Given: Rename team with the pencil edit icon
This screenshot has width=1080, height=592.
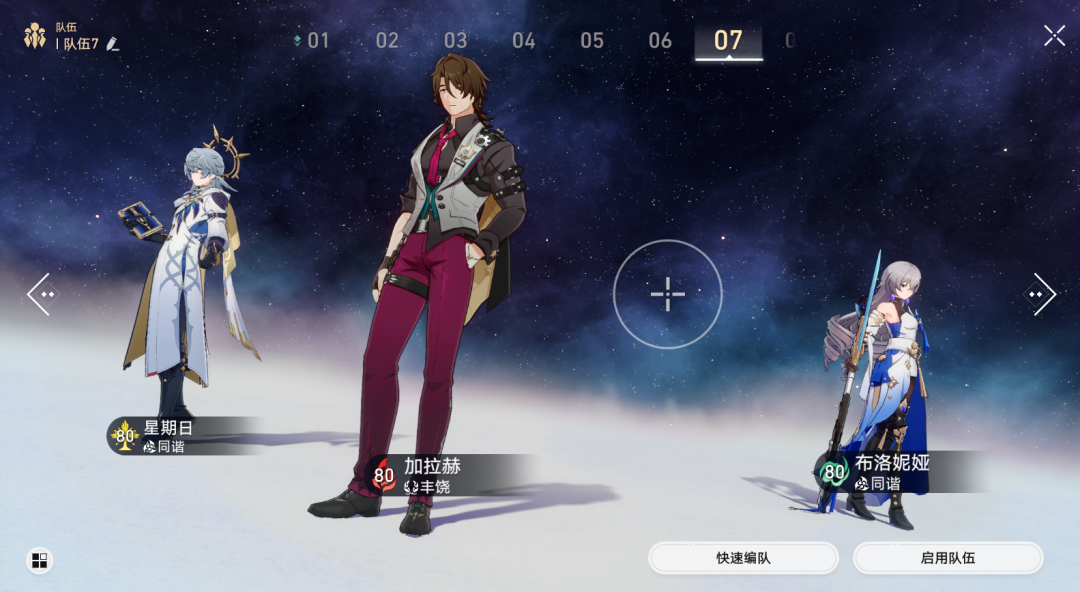Looking at the screenshot, I should (x=112, y=44).
